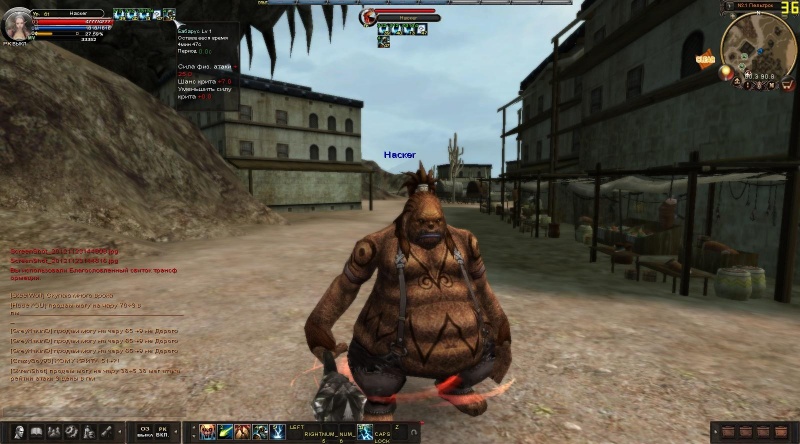Image resolution: width=800 pixels, height=444 pixels.
Task: Select the target portrait at top center
Action: (368, 17)
